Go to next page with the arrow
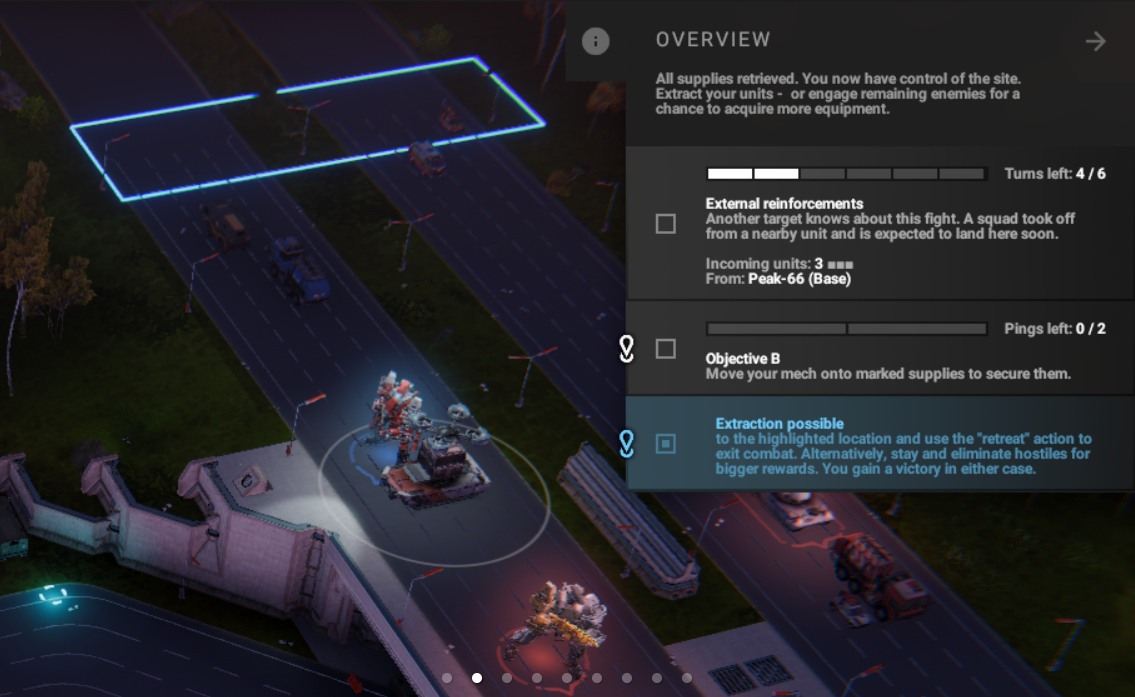Viewport: 1135px width, 697px height. [x=1096, y=41]
